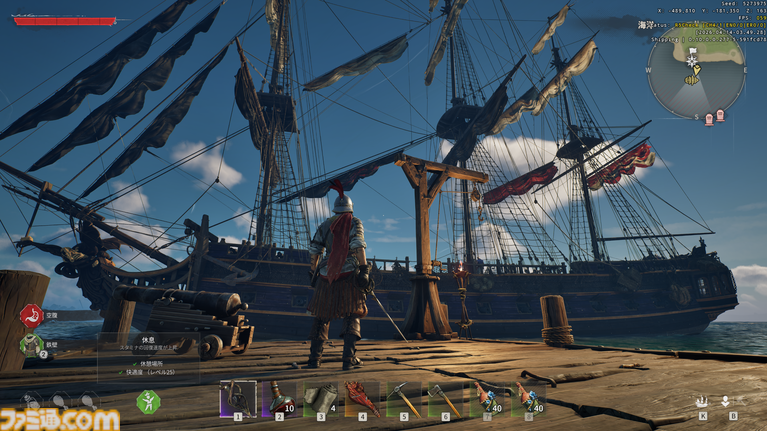Equip the axe from the hotbar
Screen dimensions: 767x431
(x=445, y=398)
